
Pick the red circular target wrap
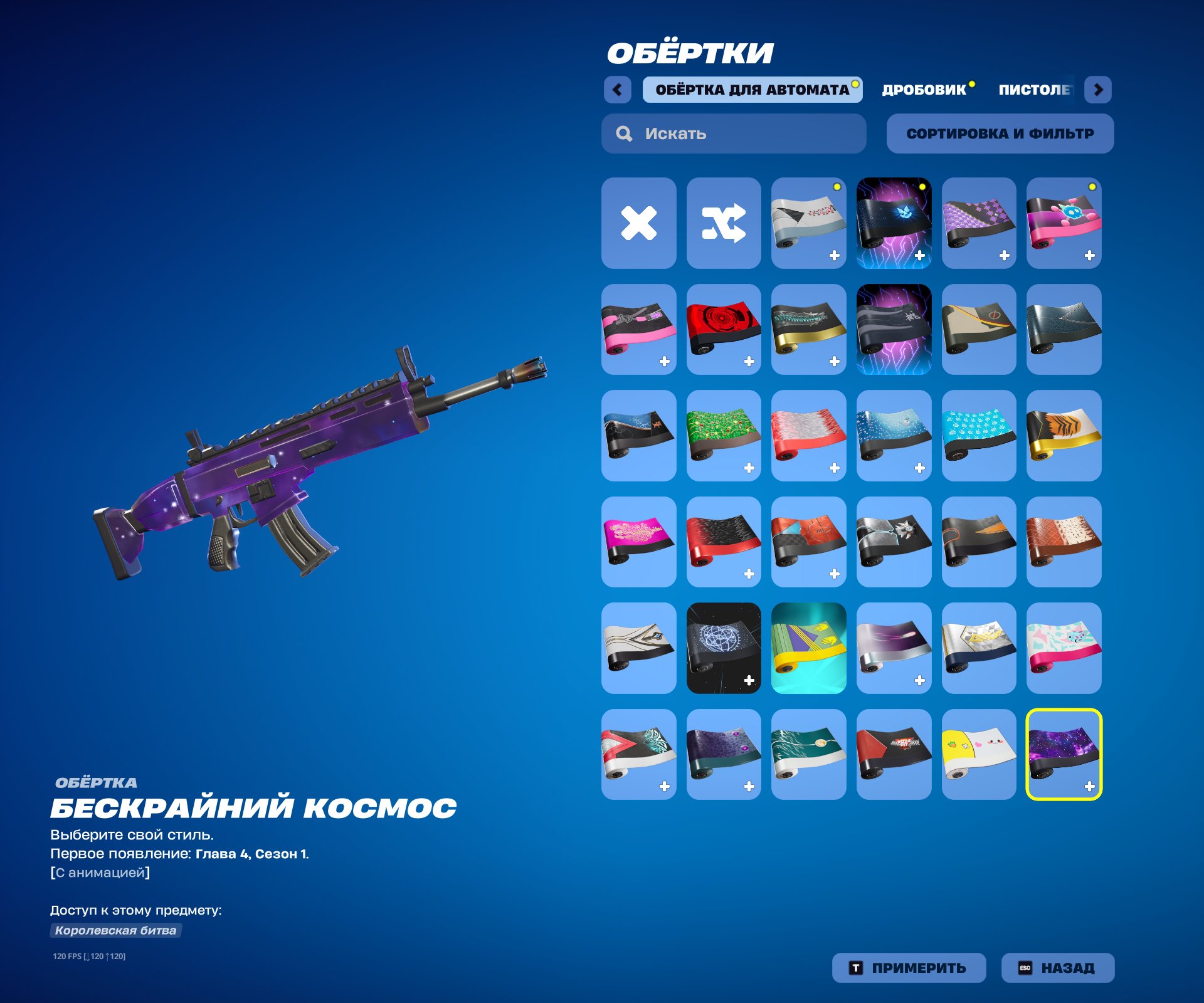coord(724,329)
